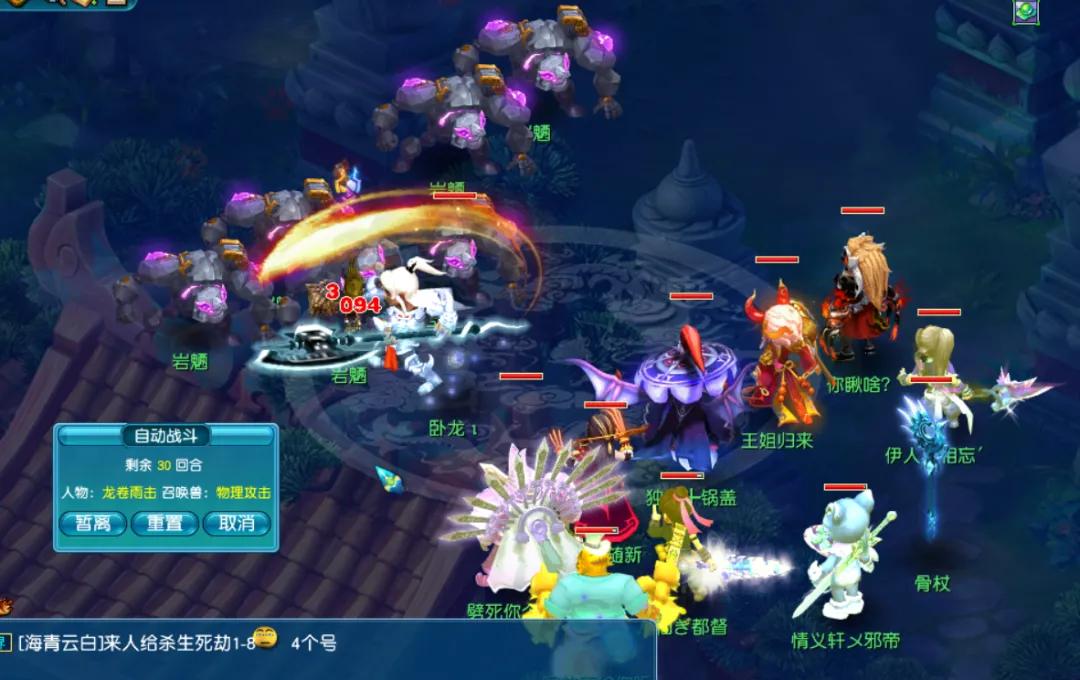1080x680 pixels.
Task: Reset auto-battle with the 重置 button
Action: pyautogui.click(x=165, y=523)
